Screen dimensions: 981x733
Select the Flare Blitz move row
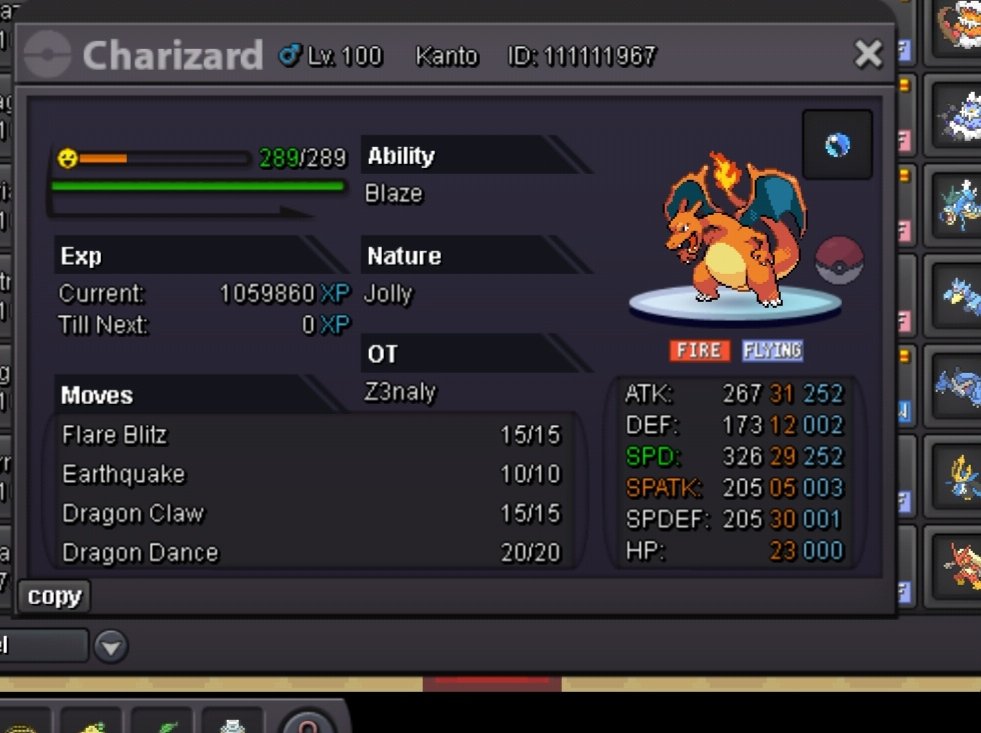point(312,435)
